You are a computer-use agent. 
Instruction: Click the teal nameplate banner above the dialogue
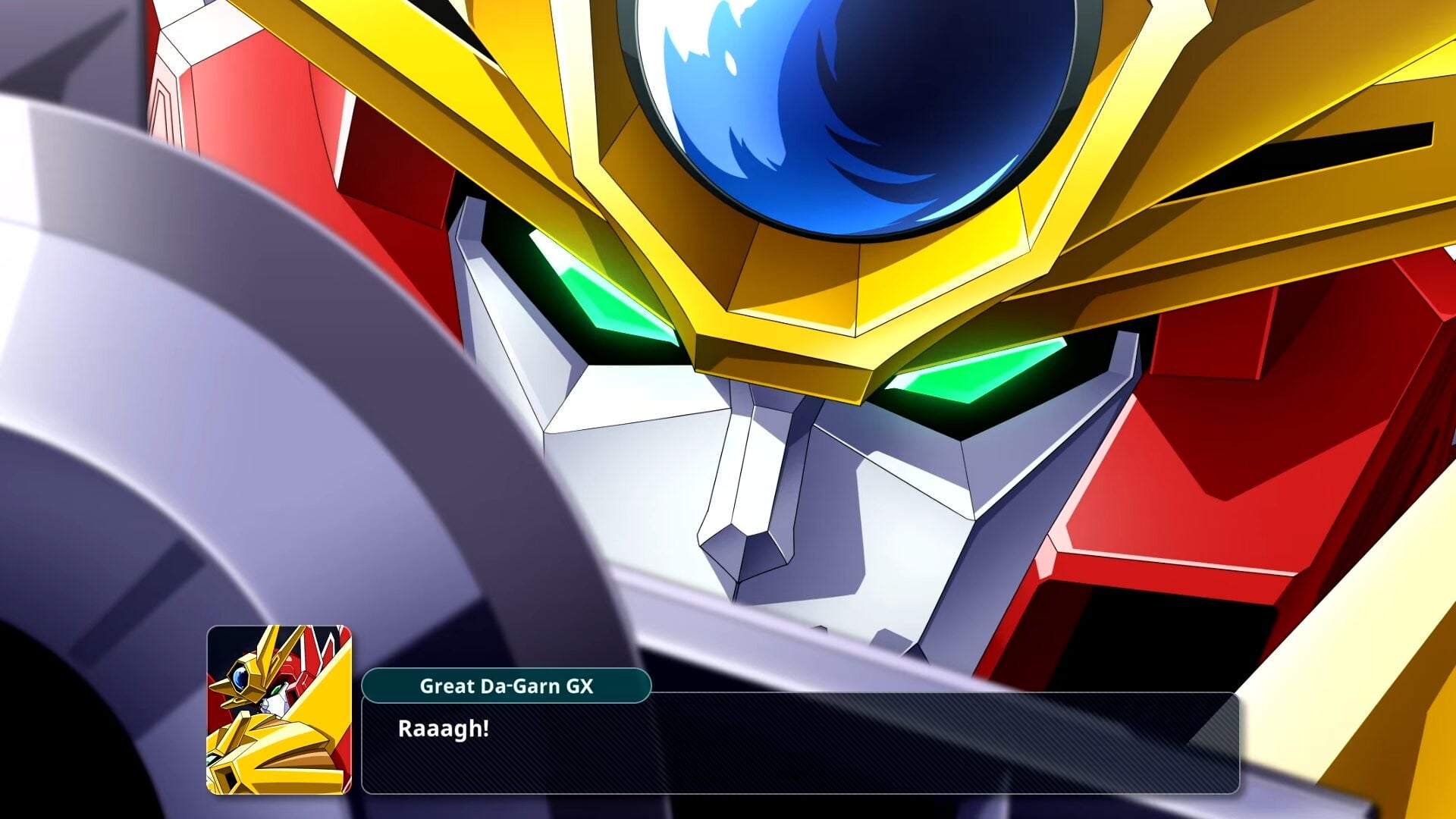507,686
